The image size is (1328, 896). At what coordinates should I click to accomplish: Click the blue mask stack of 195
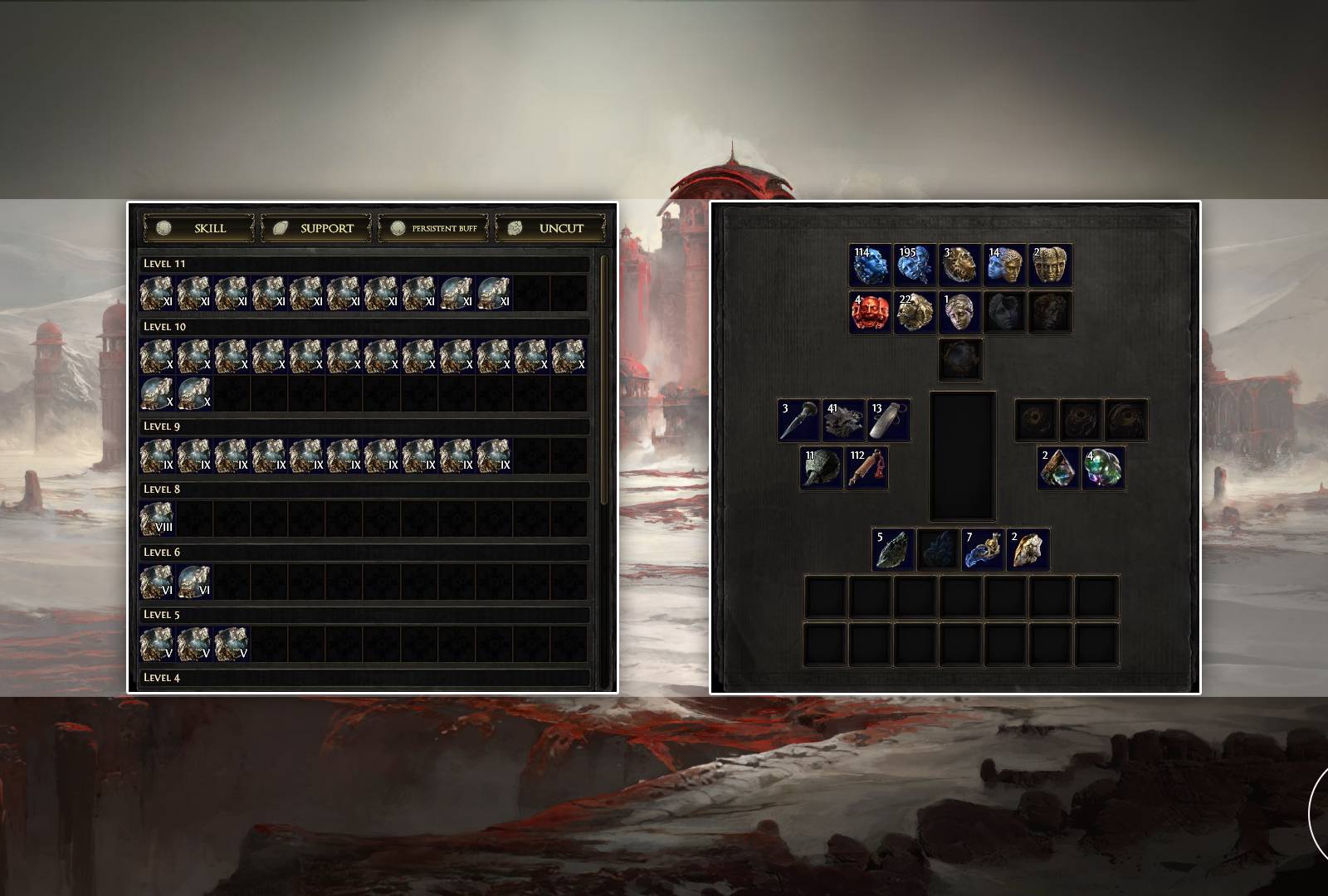tap(915, 265)
